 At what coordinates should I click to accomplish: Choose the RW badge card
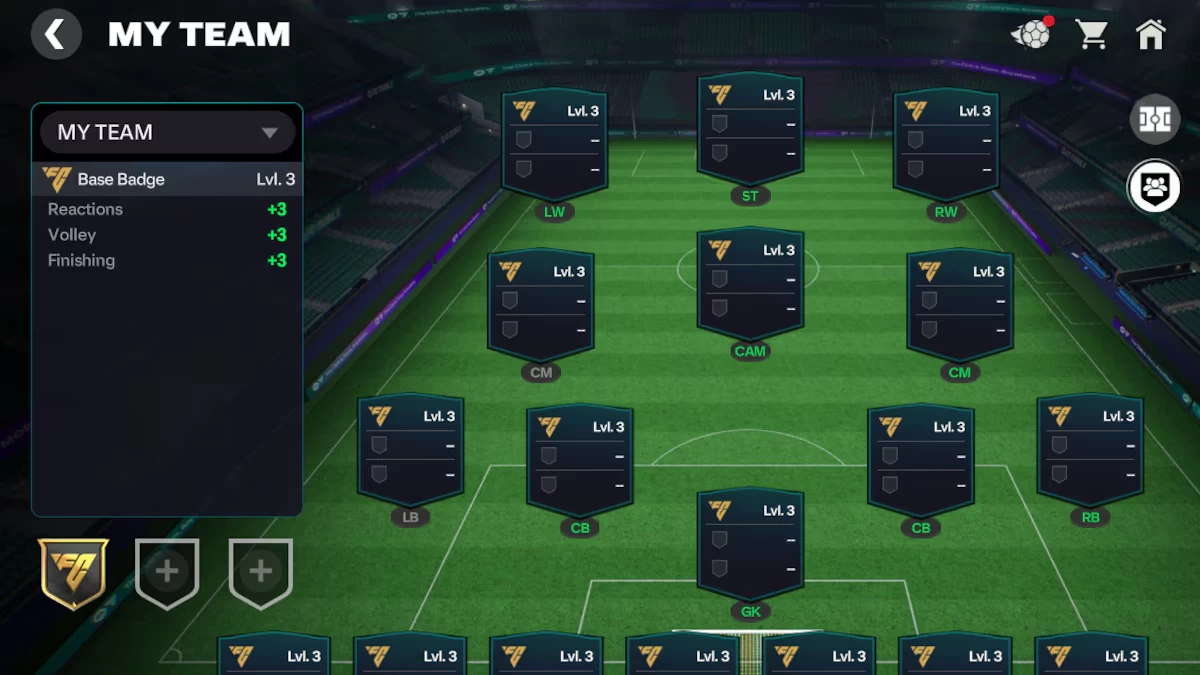click(946, 146)
